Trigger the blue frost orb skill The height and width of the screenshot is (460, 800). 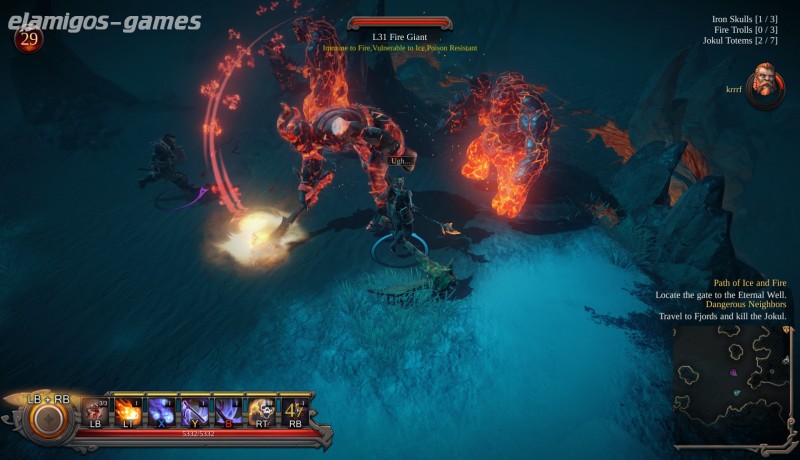(x=162, y=411)
